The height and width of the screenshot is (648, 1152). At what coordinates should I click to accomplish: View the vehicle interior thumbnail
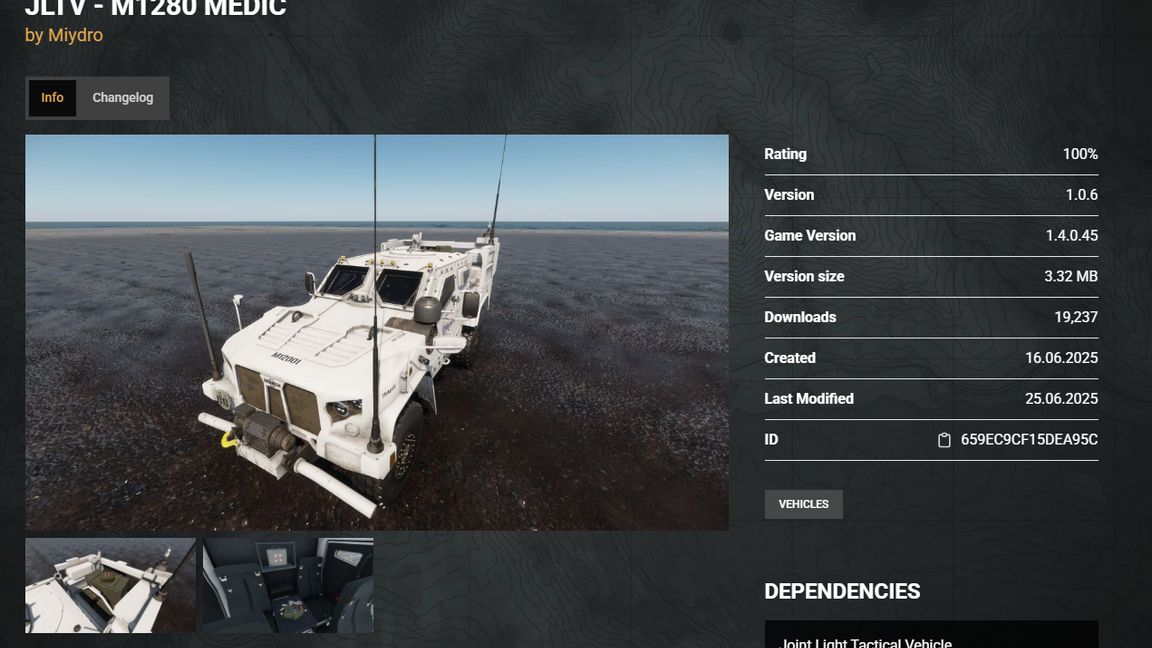(x=288, y=585)
